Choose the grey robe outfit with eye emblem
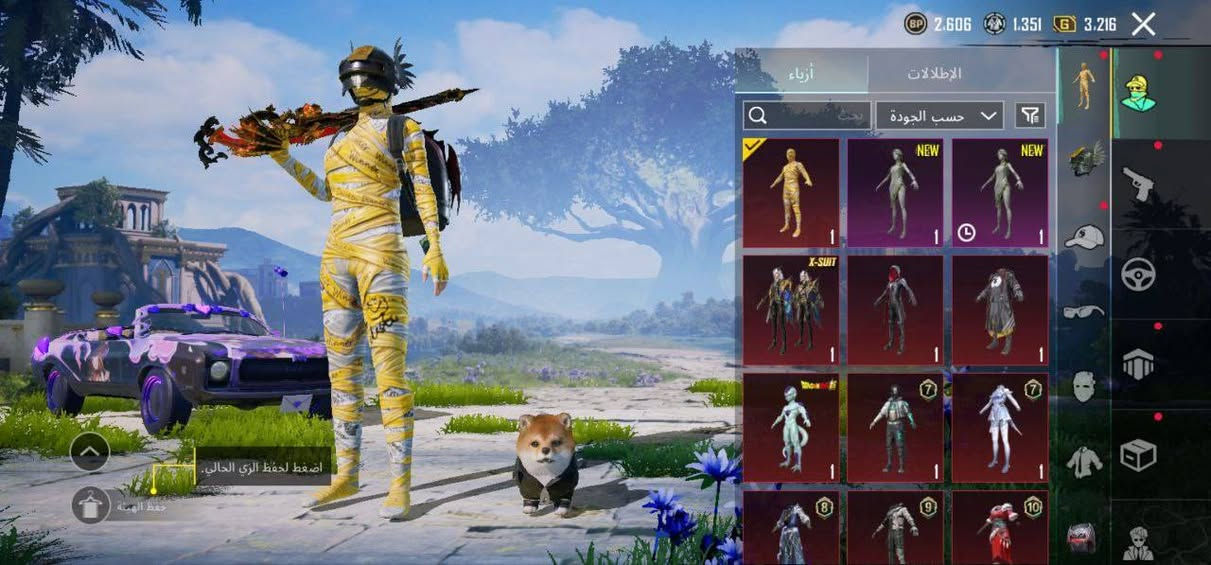 pyautogui.click(x=999, y=310)
